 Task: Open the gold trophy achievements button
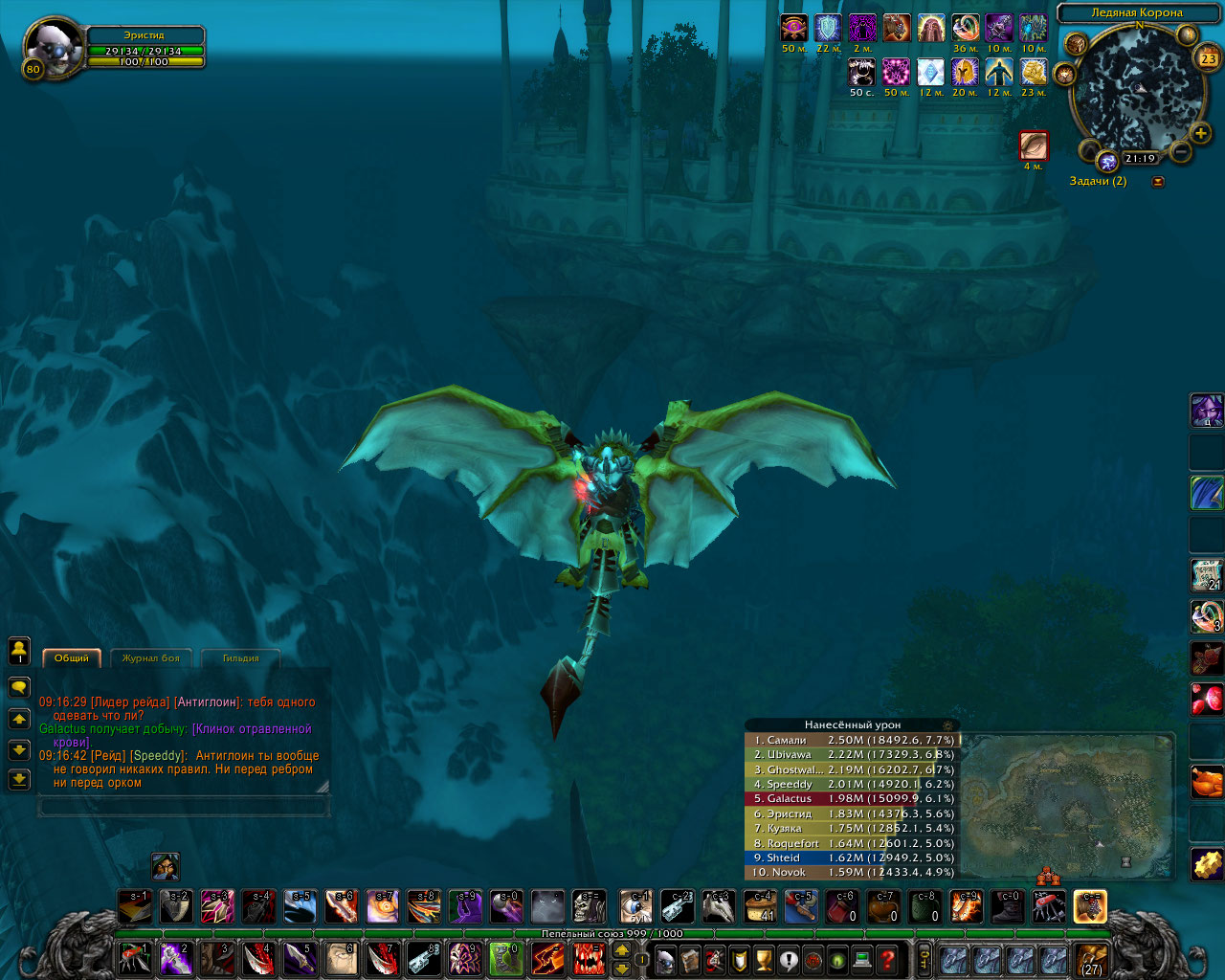pos(763,958)
